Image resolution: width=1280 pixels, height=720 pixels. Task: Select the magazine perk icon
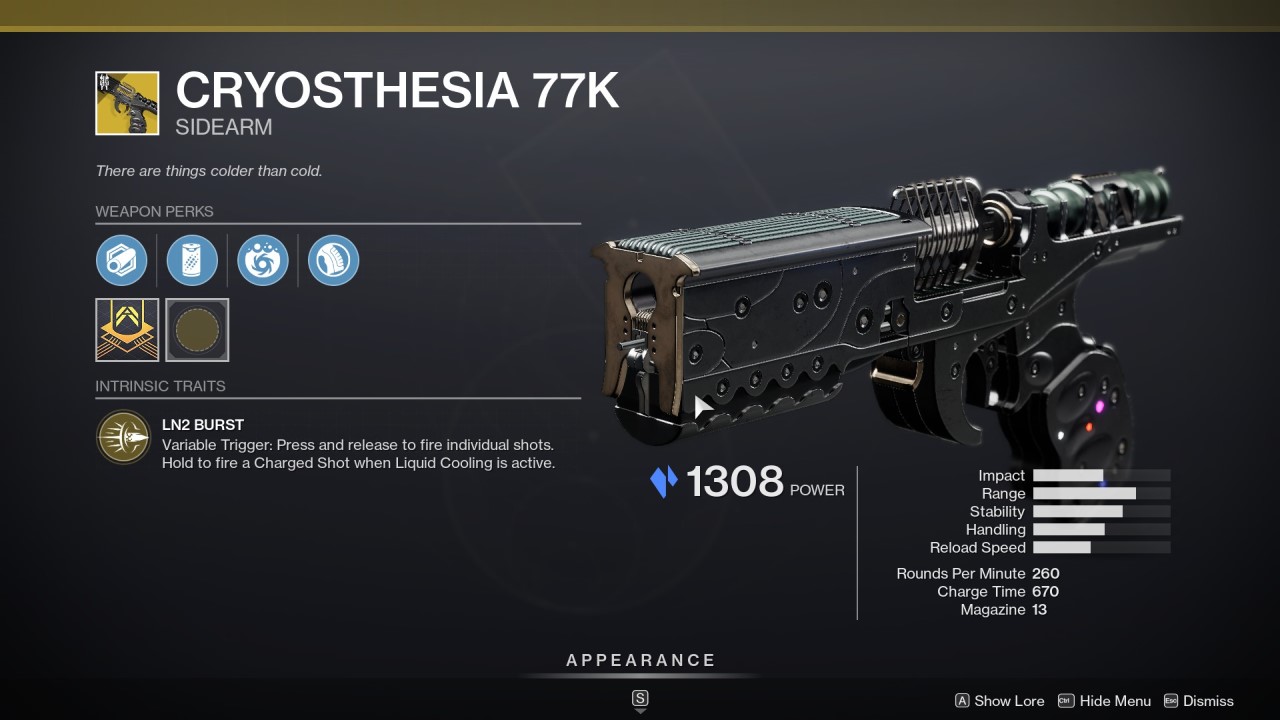(x=191, y=260)
